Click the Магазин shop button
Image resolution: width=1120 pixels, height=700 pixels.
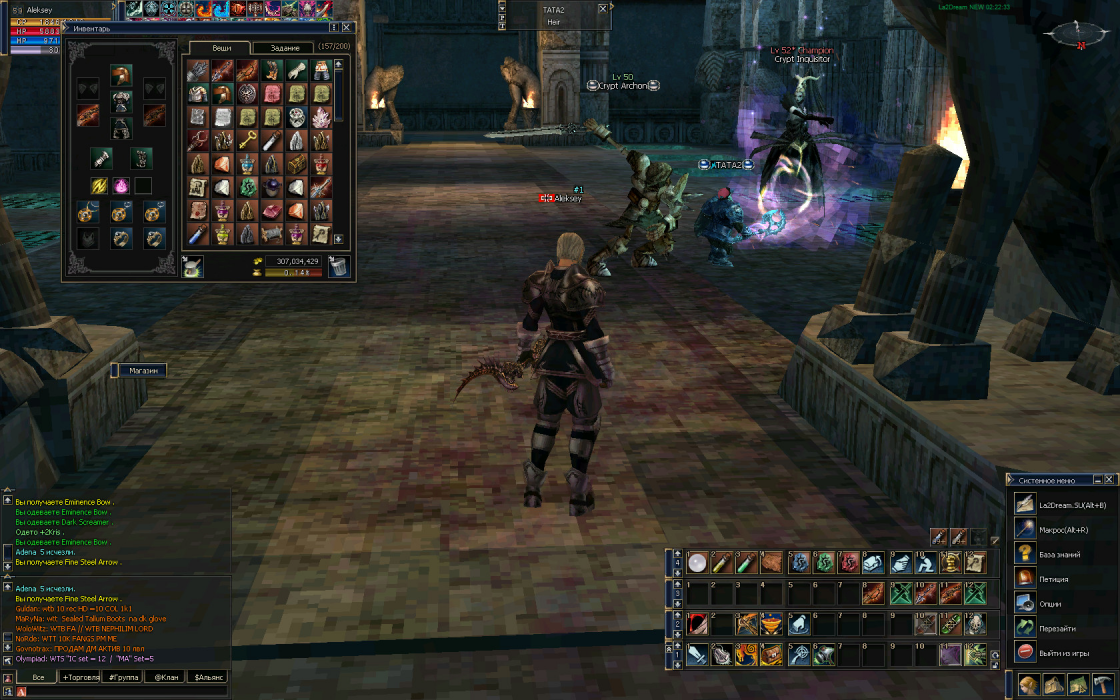point(143,370)
